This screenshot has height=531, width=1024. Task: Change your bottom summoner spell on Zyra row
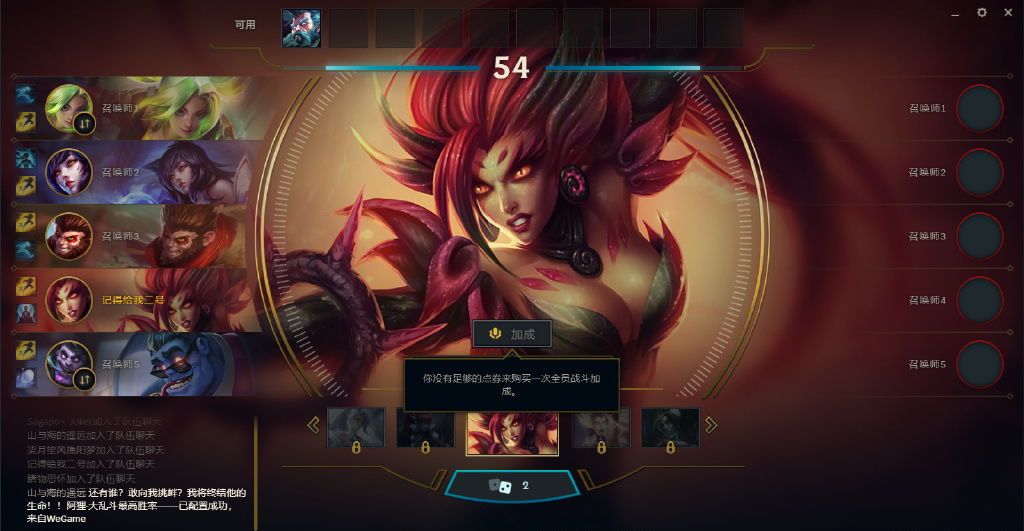[x=26, y=313]
